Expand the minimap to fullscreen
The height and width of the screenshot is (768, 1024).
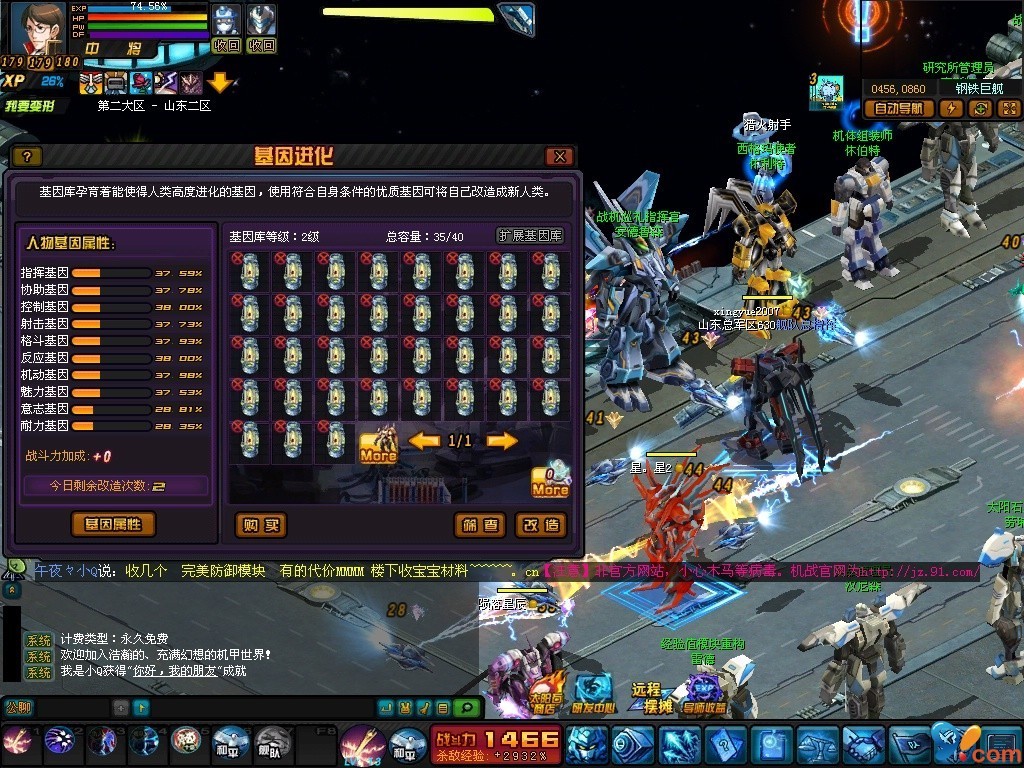point(1009,109)
